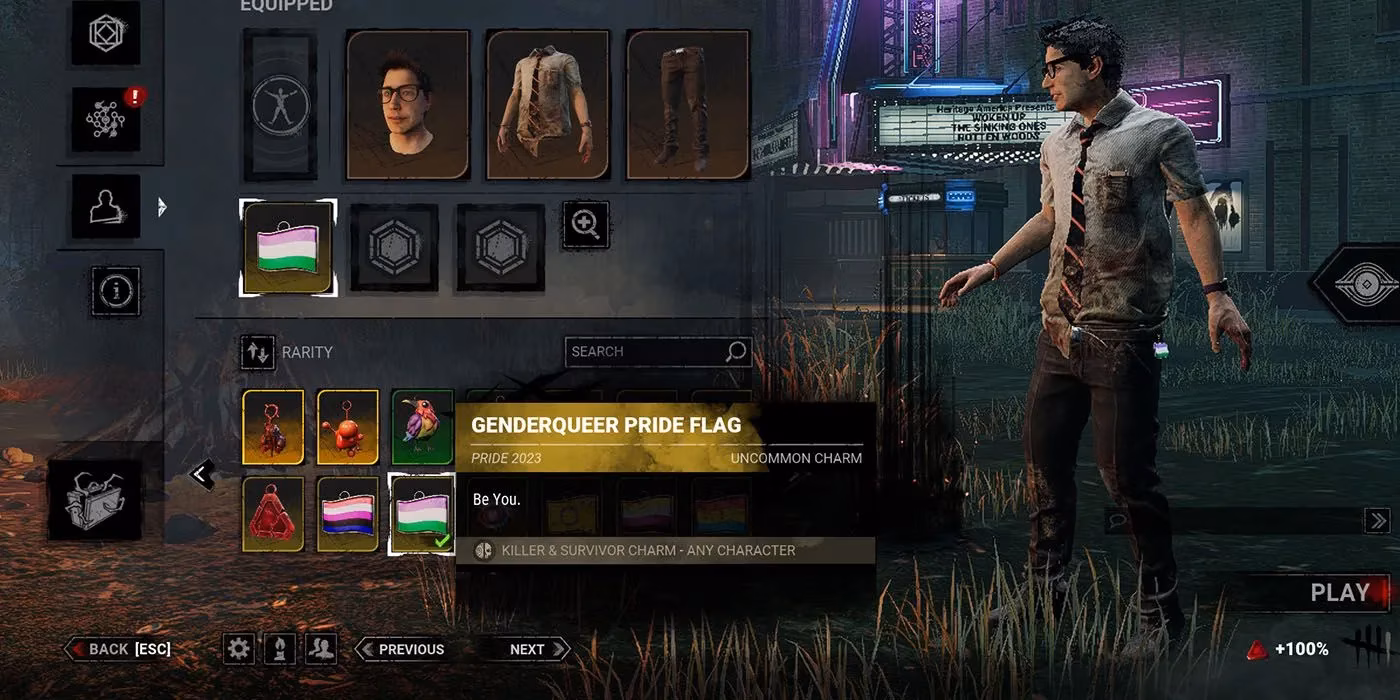Click the friends icon in bottom bar
Image resolution: width=1400 pixels, height=700 pixels.
(x=320, y=649)
